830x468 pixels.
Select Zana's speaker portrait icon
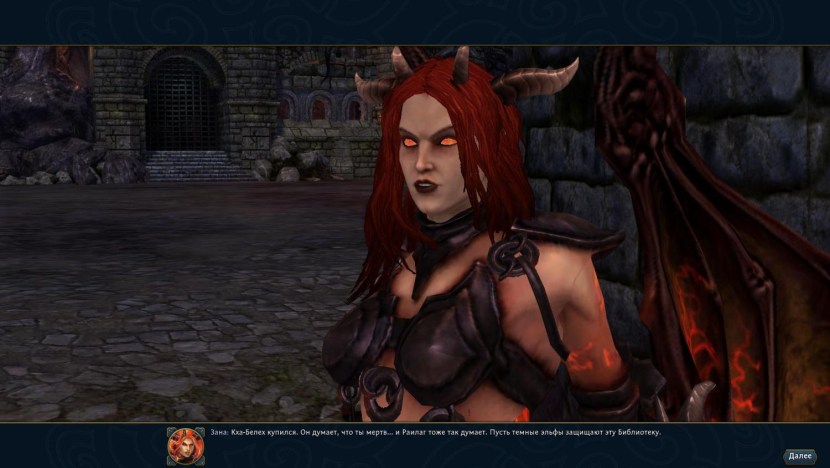pos(185,445)
